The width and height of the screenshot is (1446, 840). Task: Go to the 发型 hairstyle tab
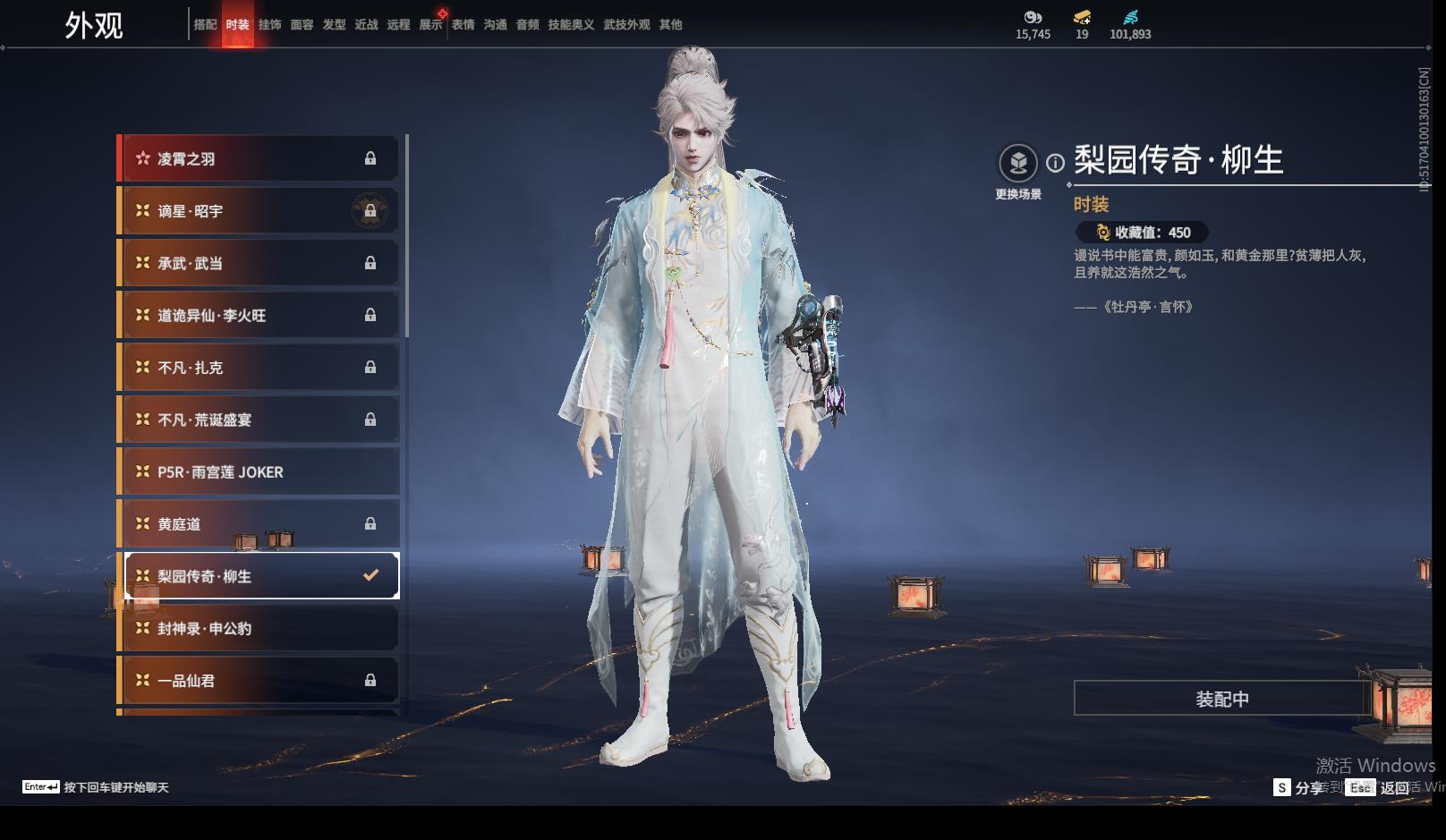334,25
